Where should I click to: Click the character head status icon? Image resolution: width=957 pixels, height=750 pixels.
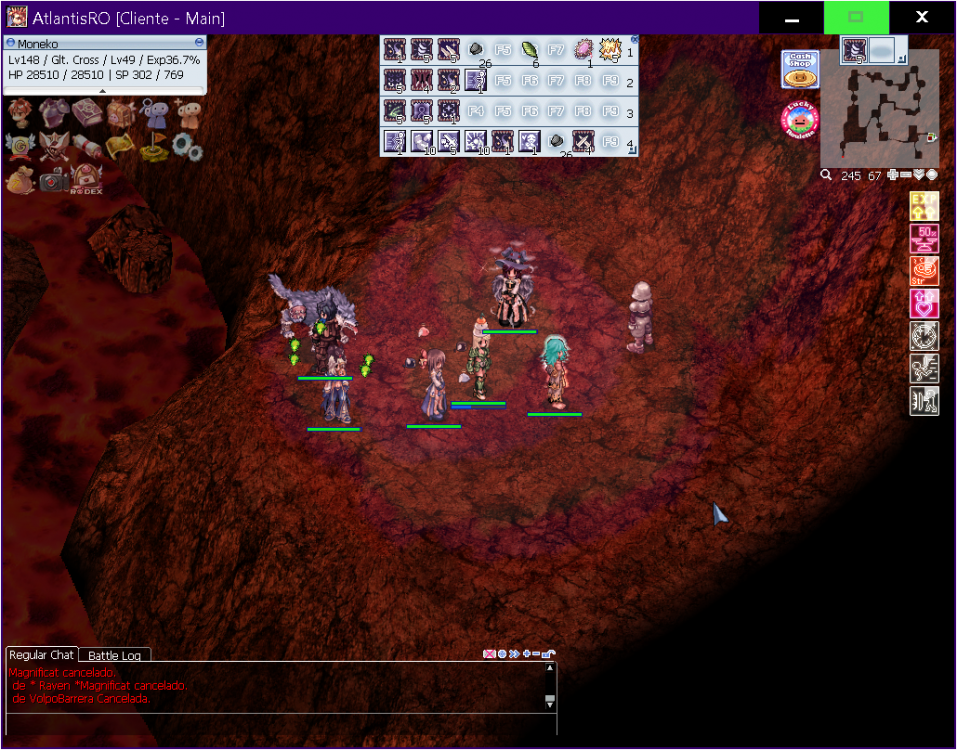[20, 113]
